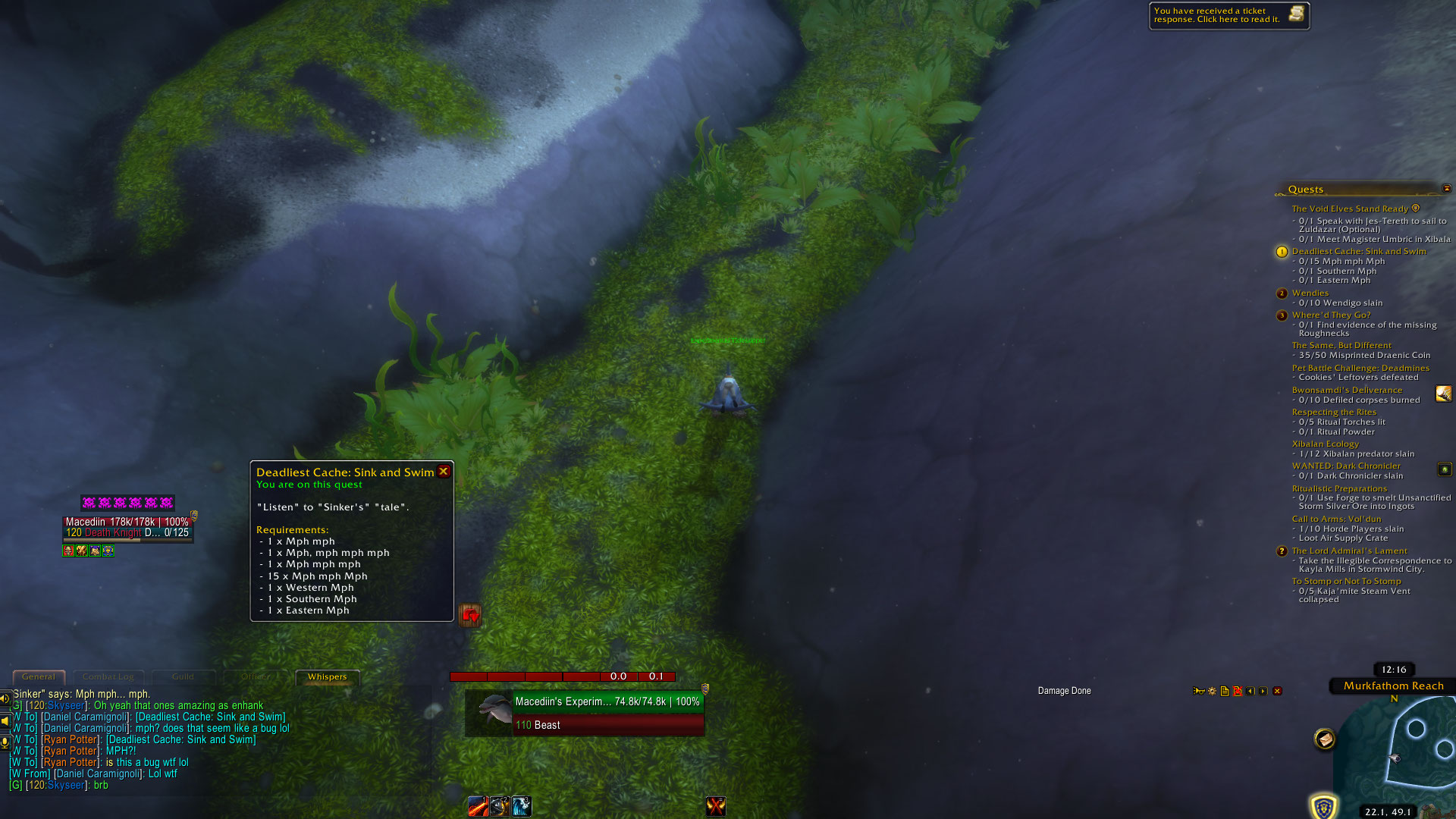Use Bwonsamdi's Deliverance quest item icon
1456x819 pixels.
point(1443,394)
